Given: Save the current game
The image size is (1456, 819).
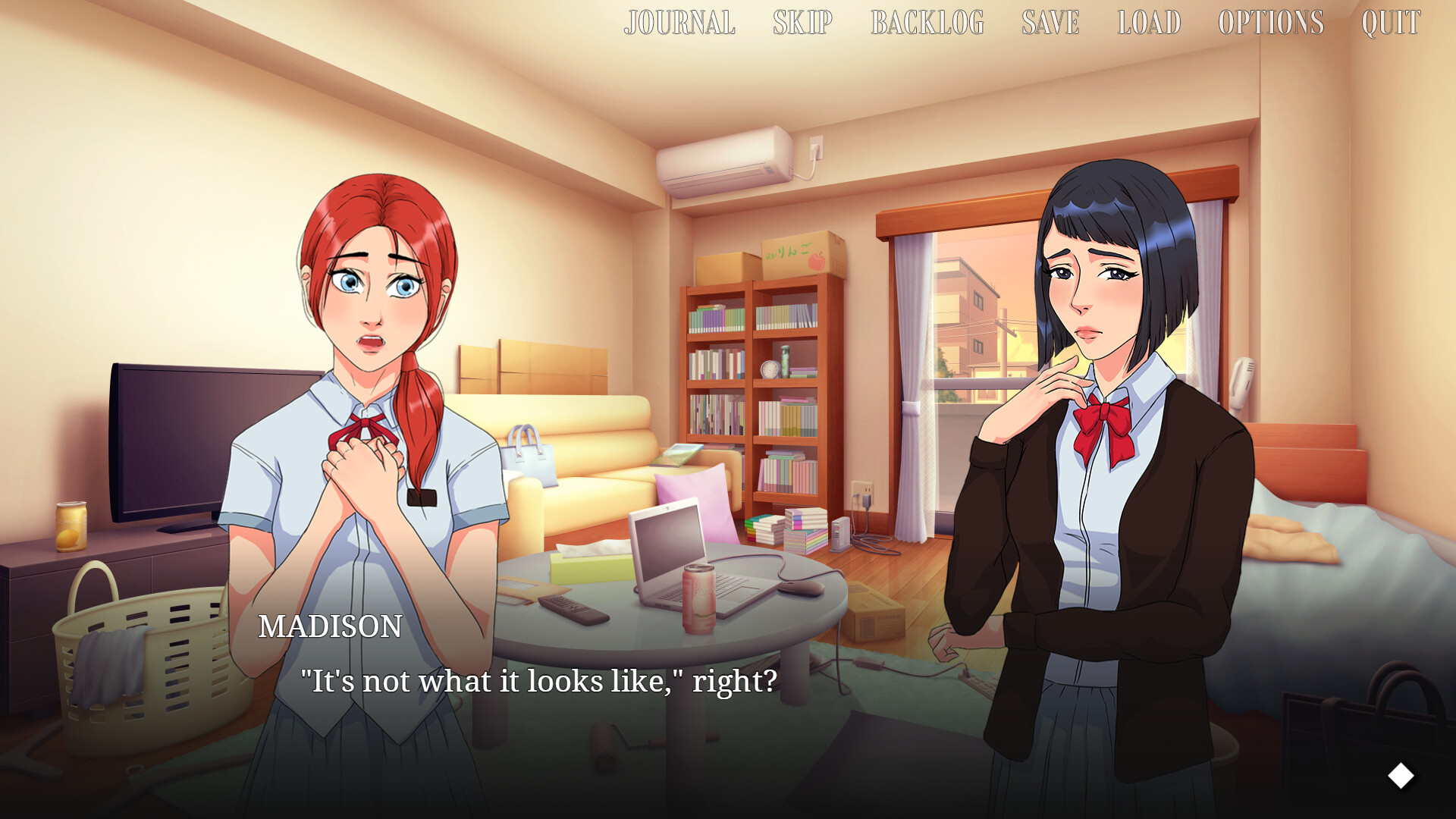Looking at the screenshot, I should [x=1050, y=23].
